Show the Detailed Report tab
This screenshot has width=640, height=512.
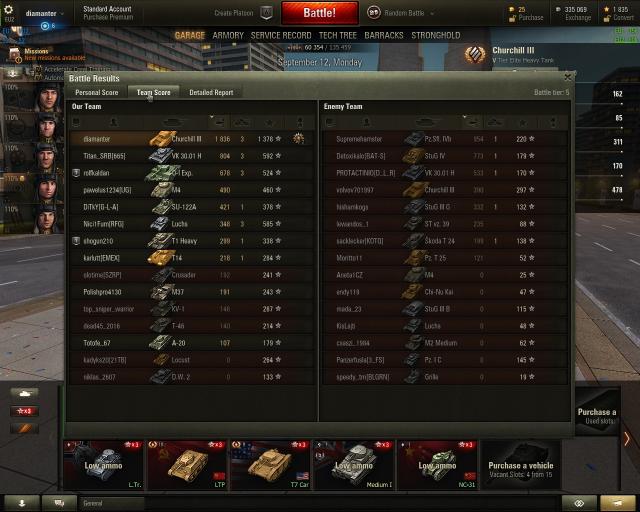tap(211, 92)
